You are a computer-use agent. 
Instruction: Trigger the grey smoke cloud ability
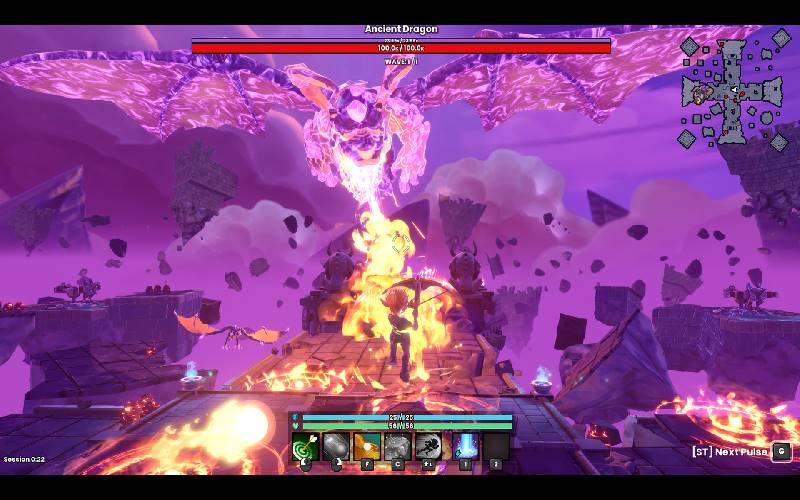point(398,446)
